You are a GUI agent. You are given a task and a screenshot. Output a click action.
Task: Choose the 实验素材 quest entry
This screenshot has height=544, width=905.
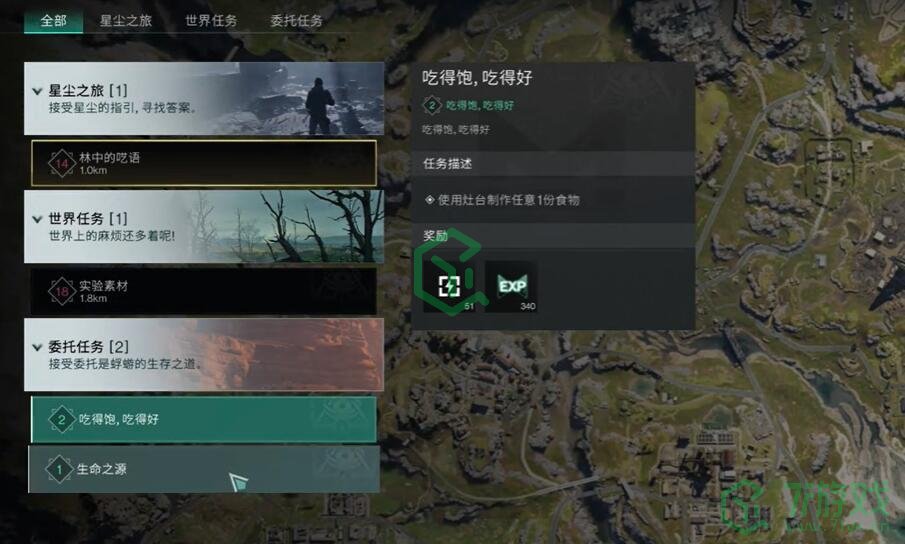tap(204, 291)
